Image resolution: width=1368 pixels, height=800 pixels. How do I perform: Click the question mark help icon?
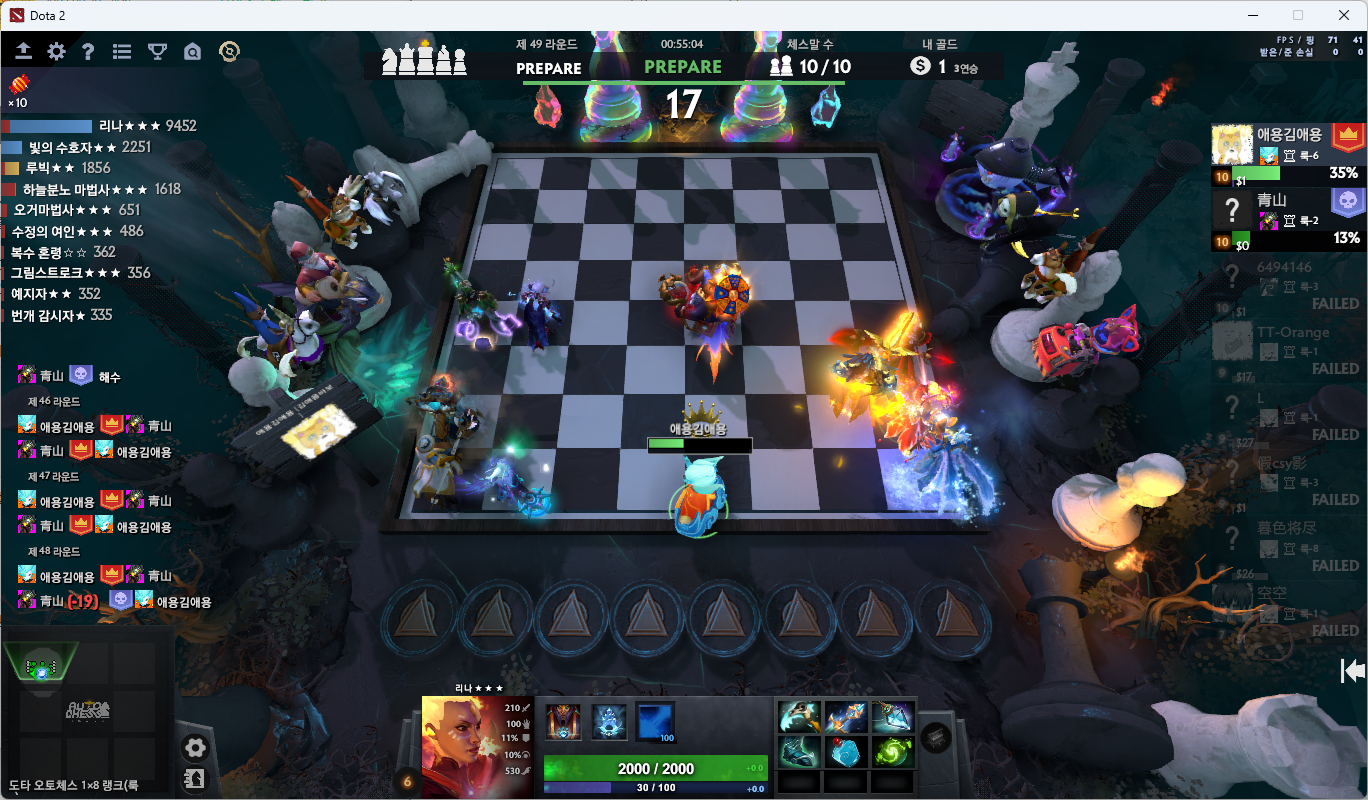[88, 52]
